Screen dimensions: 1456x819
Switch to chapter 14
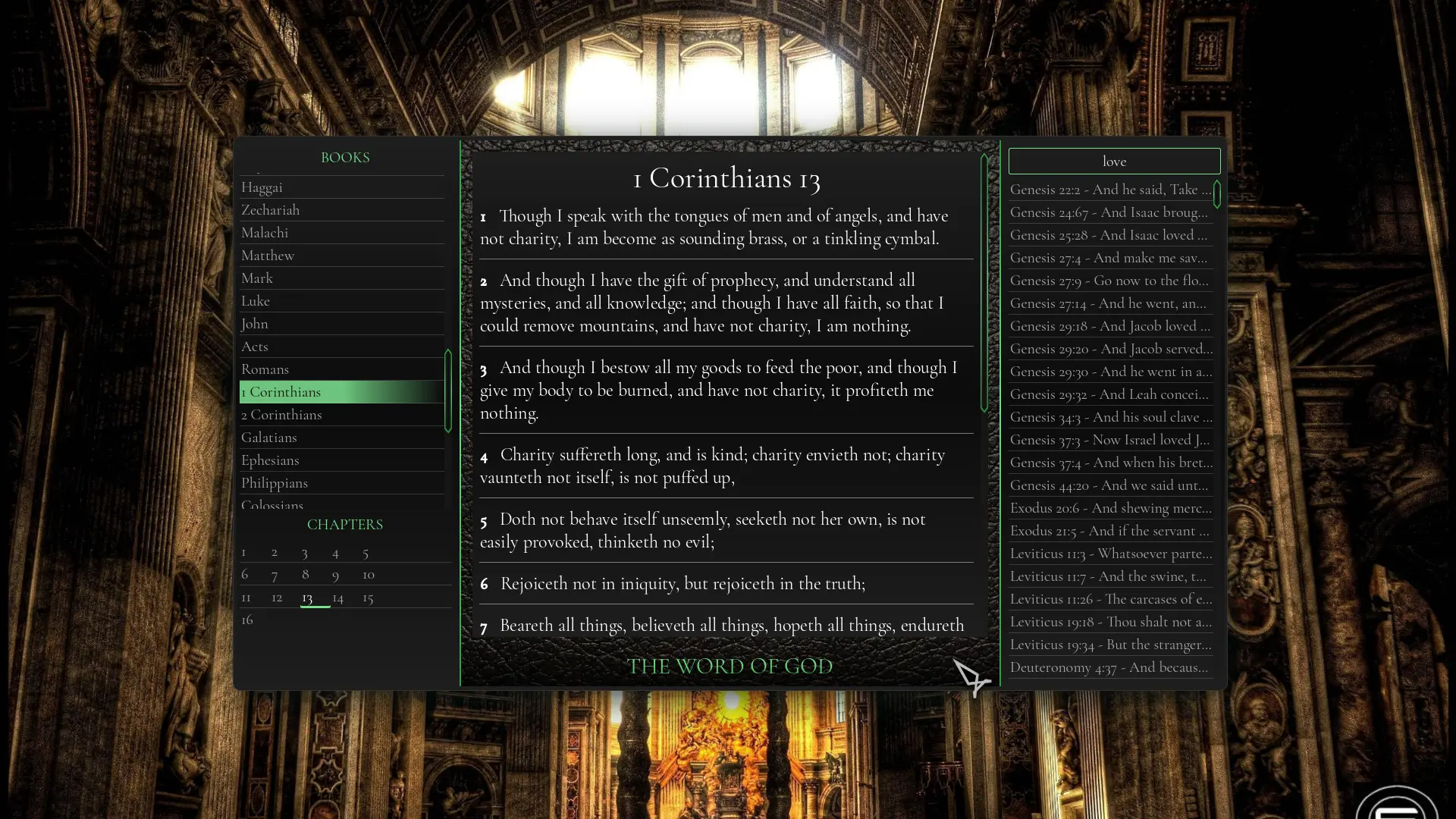(338, 598)
